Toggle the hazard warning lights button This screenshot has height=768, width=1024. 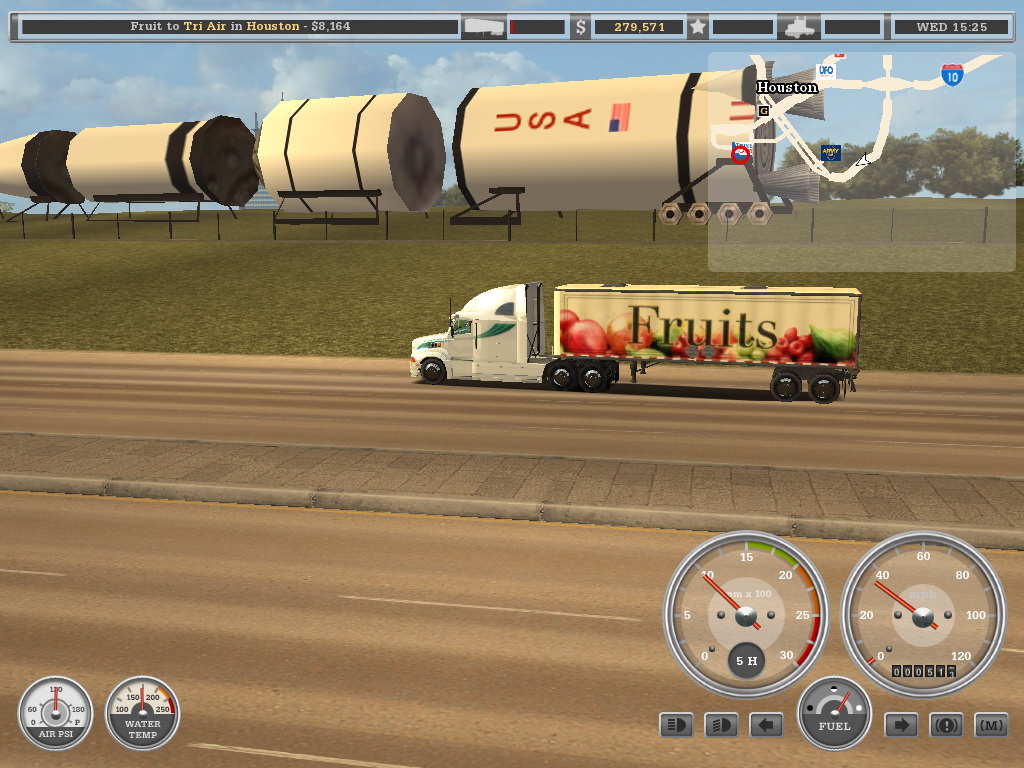pyautogui.click(x=946, y=724)
